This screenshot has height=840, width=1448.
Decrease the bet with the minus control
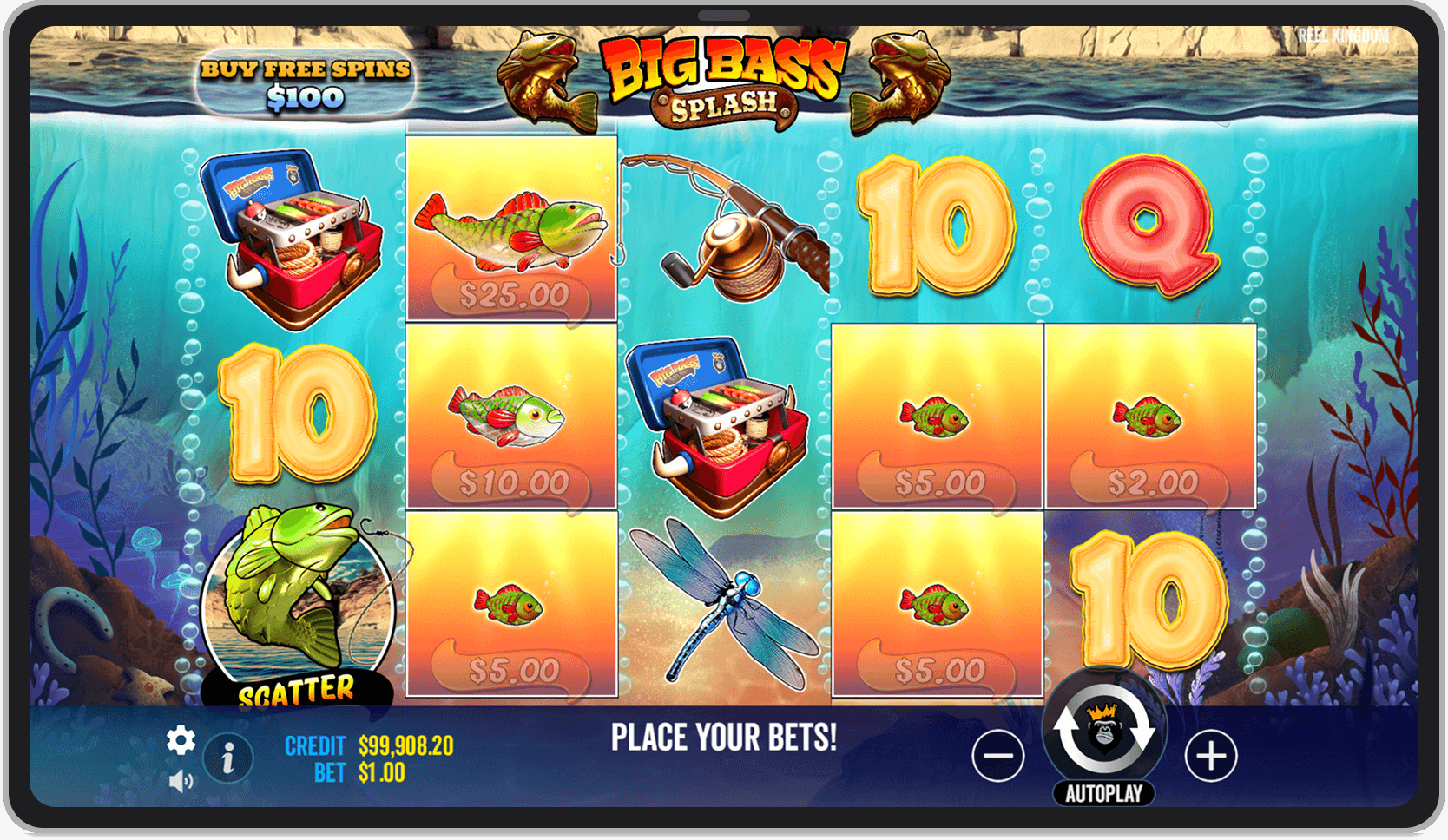point(998,755)
